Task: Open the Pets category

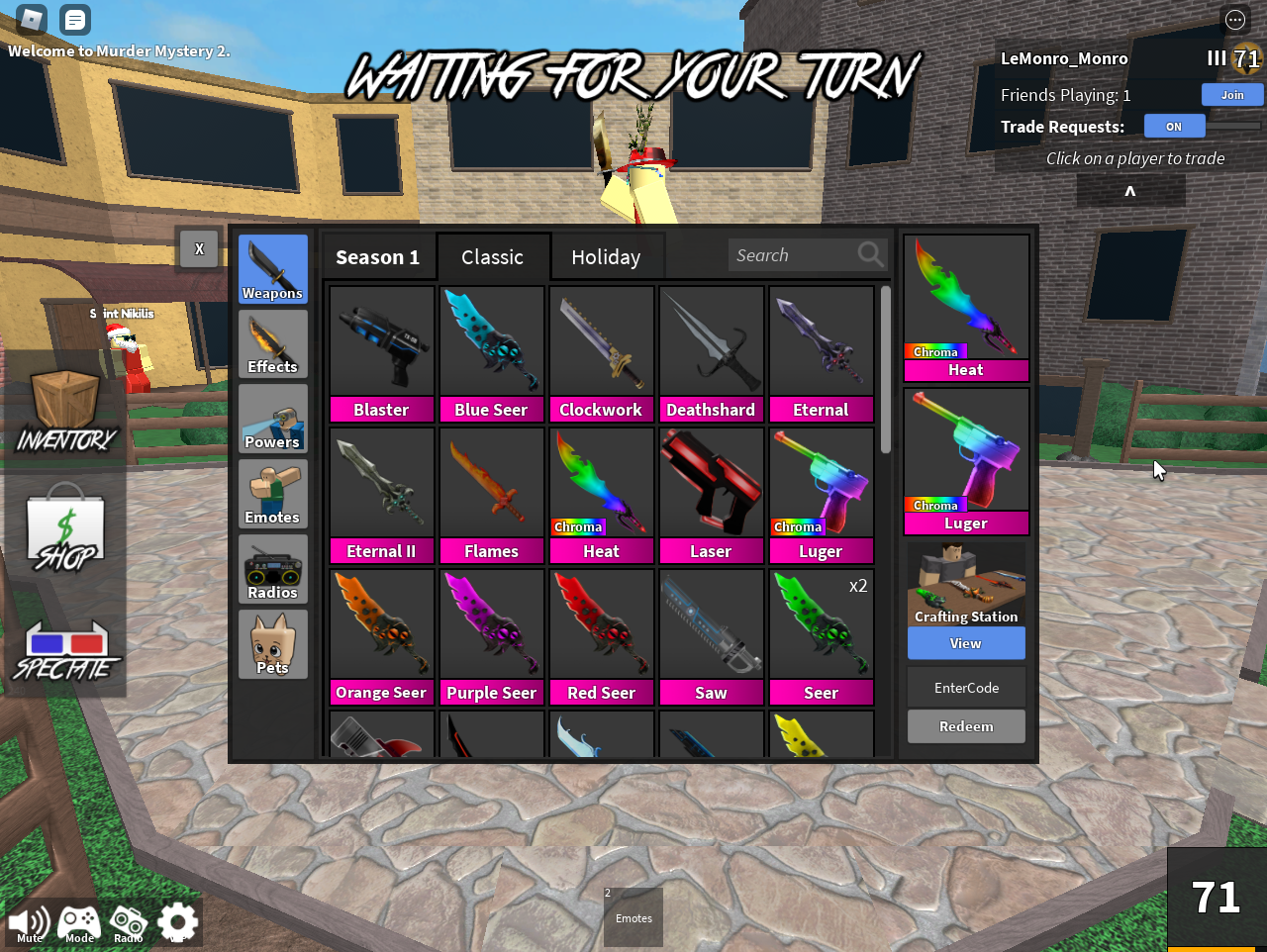Action: pos(272,643)
